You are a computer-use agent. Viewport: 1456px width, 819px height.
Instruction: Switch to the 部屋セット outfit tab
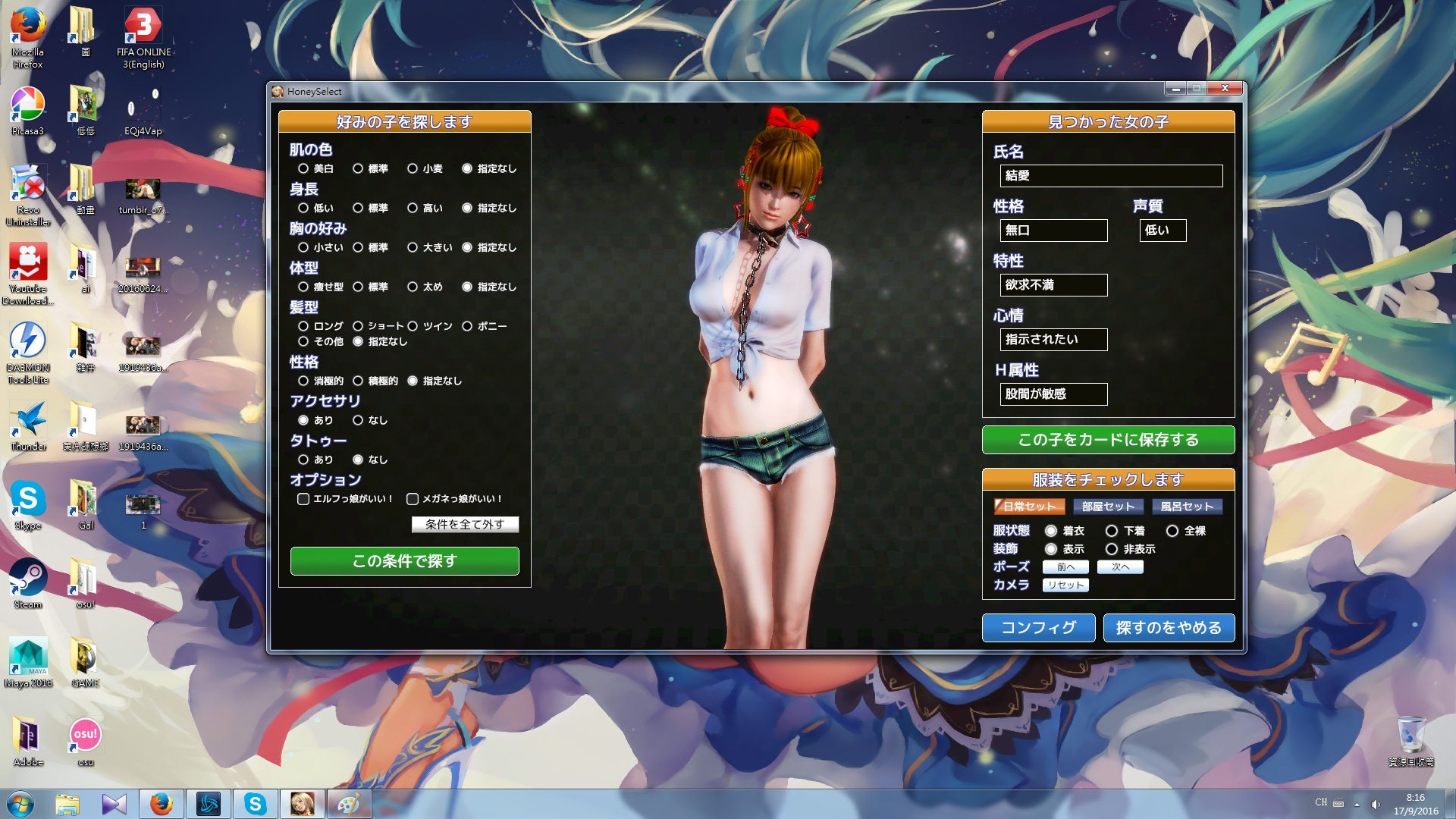1108,507
